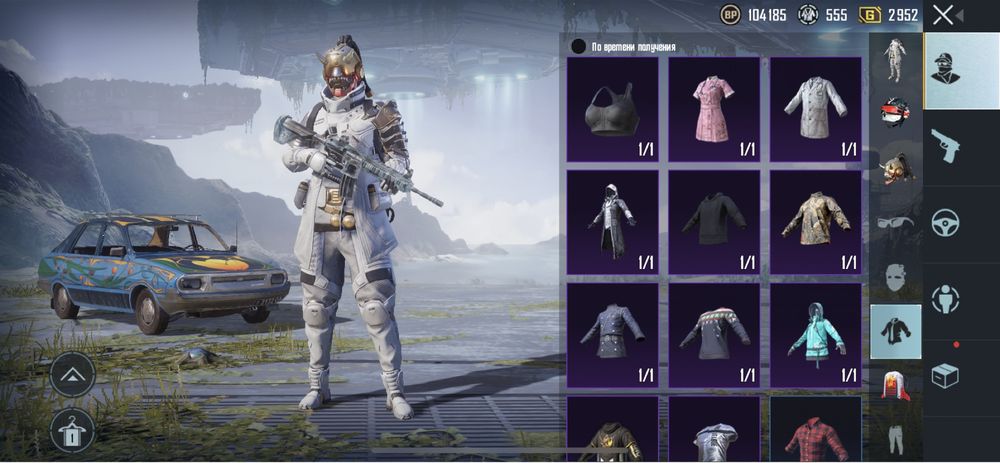Screen dimensions: 1000x463
Task: Toggle the sort-by-time-obtained option
Action: tap(578, 46)
